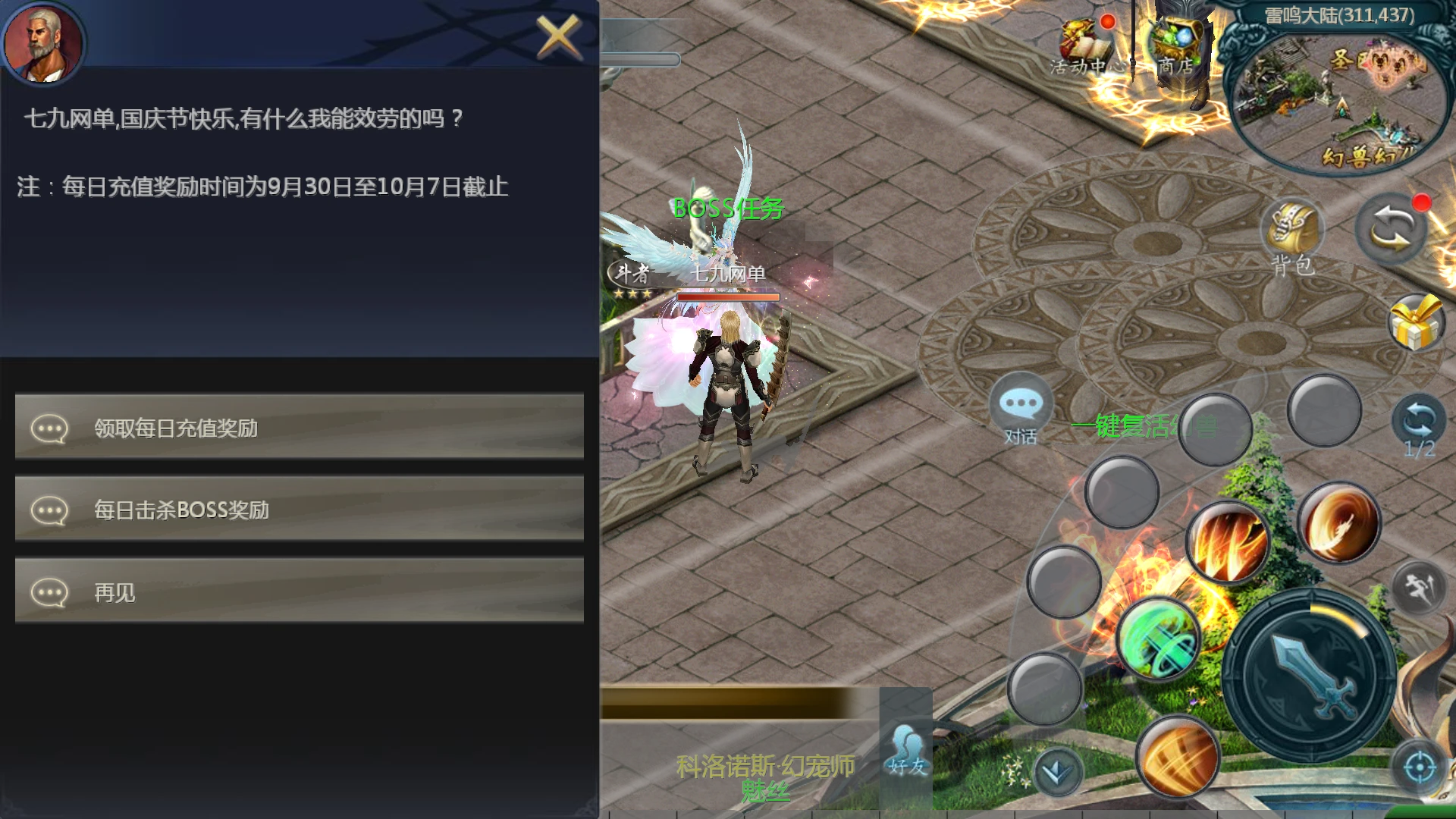
Task: Switch skill page with the 1/2 button
Action: (1419, 426)
